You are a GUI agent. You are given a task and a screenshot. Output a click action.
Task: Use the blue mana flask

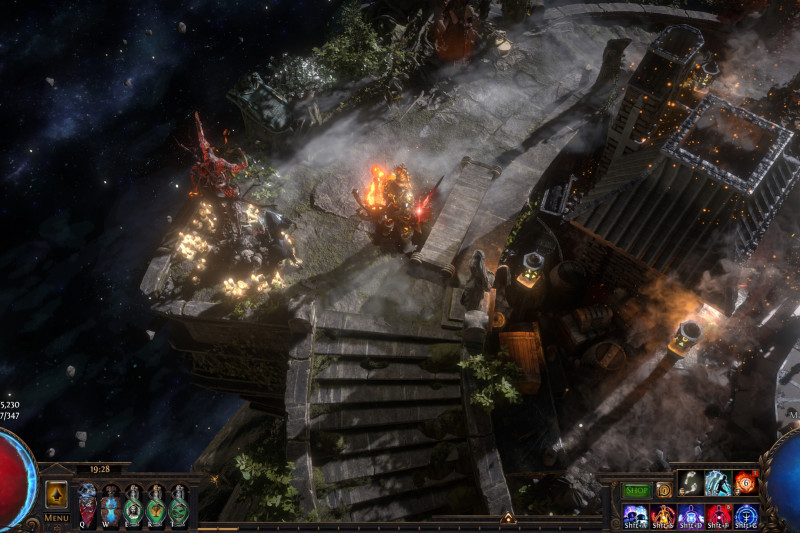pos(110,504)
